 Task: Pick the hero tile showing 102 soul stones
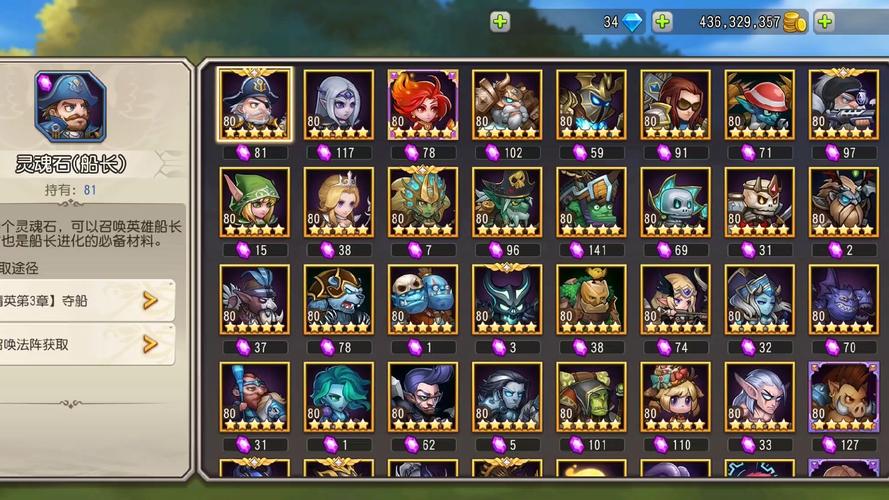pos(507,104)
